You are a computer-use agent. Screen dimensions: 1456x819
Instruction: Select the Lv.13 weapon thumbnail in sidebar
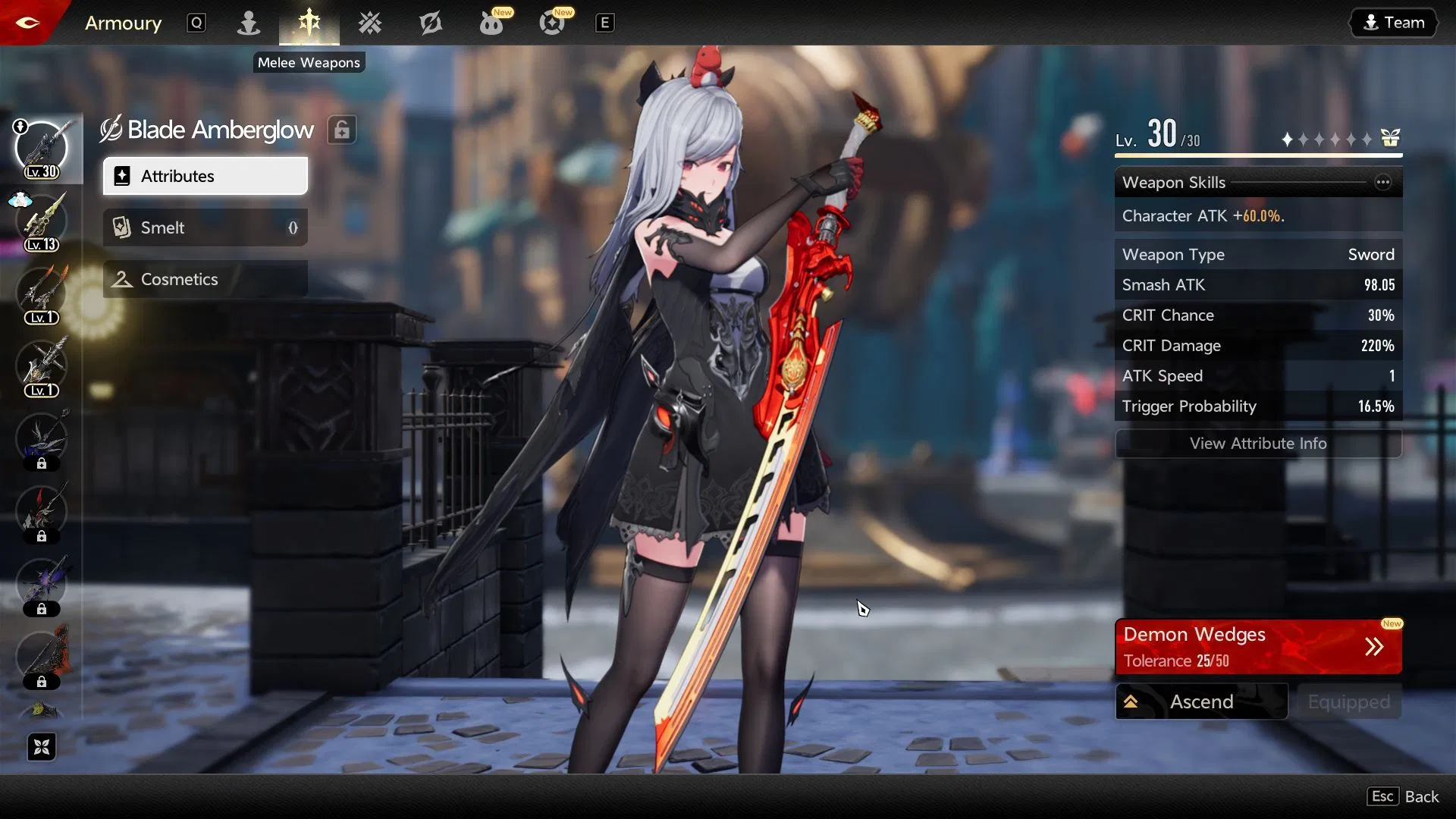click(42, 220)
